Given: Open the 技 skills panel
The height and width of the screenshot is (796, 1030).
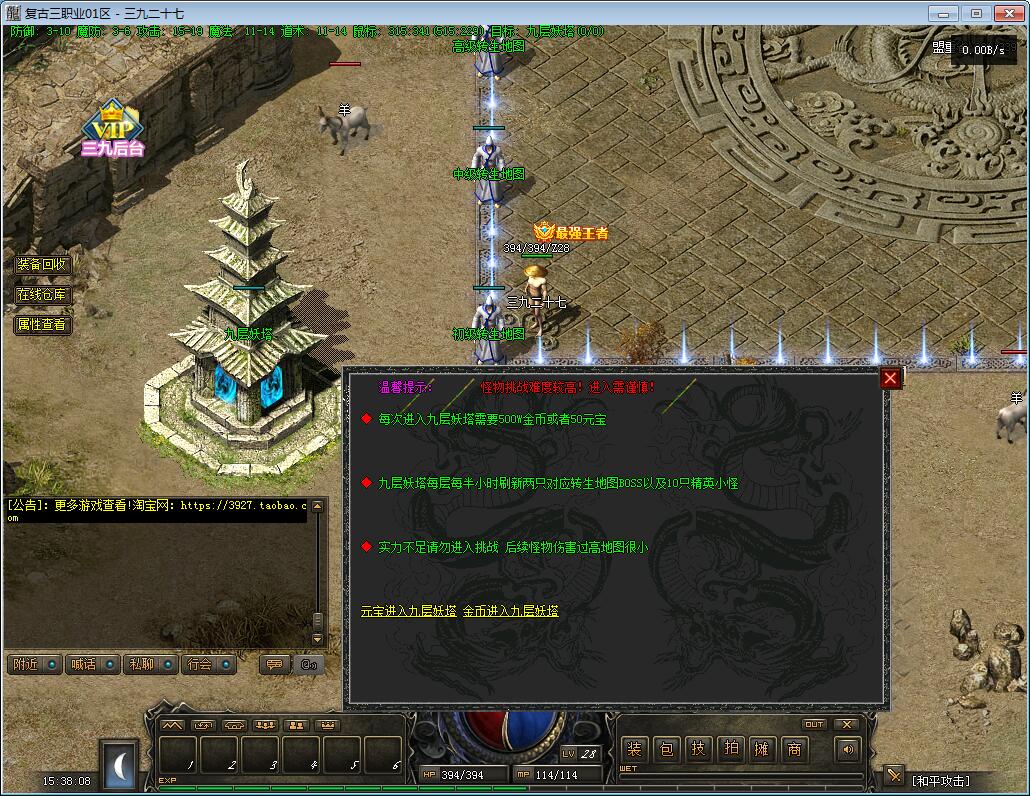Looking at the screenshot, I should [698, 749].
